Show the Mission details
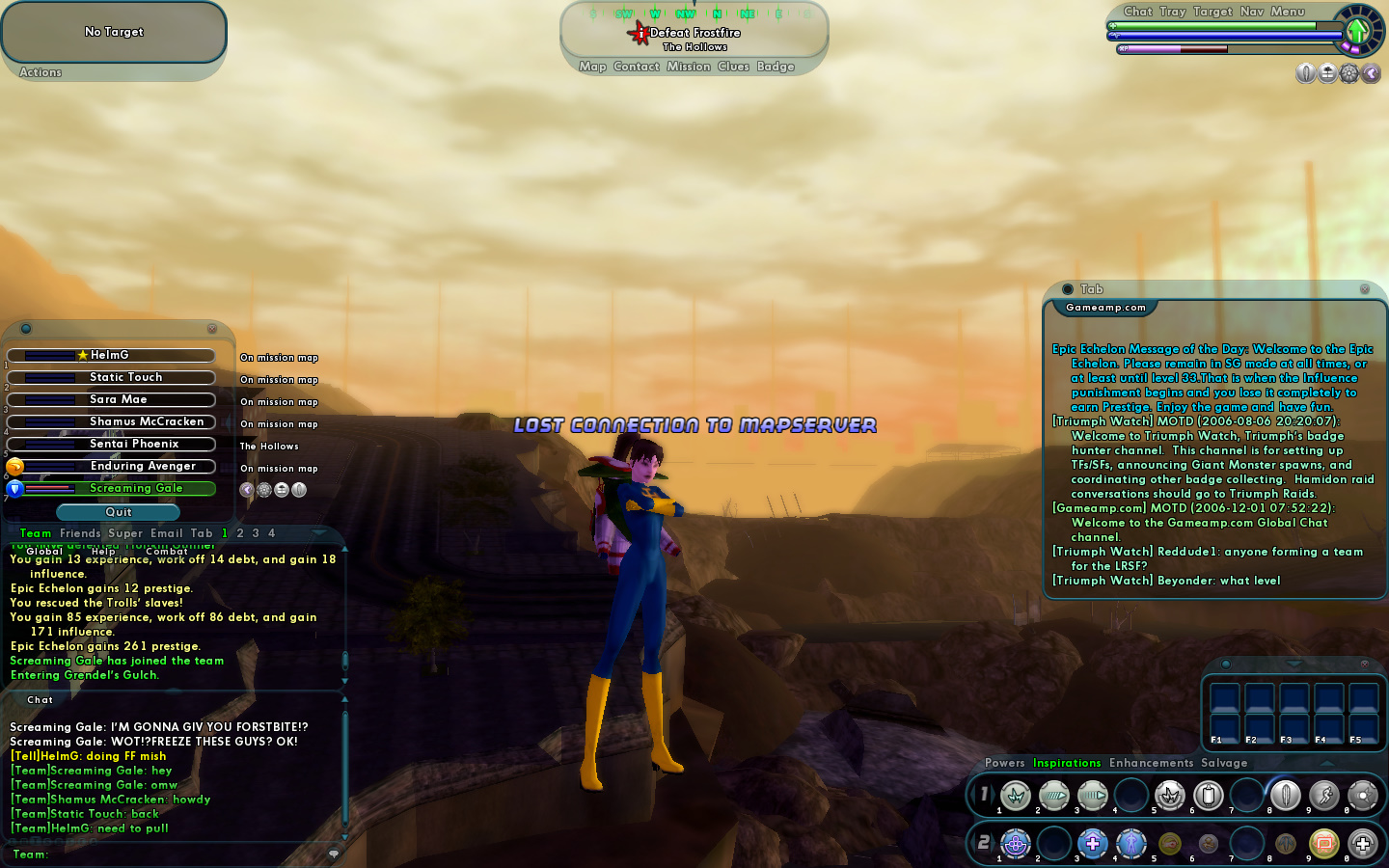This screenshot has height=868, width=1389. point(688,67)
